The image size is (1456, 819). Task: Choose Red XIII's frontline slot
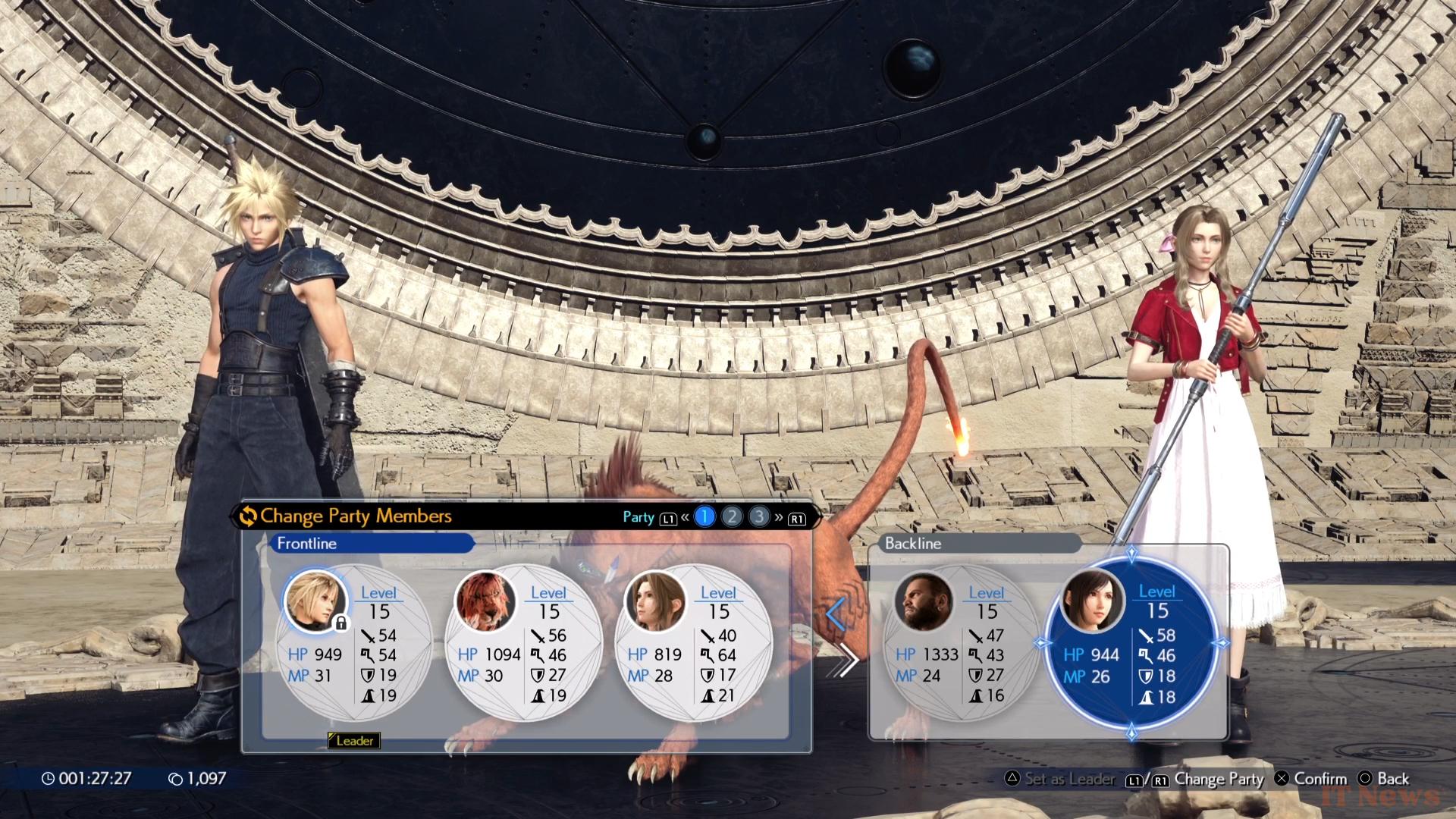(523, 643)
